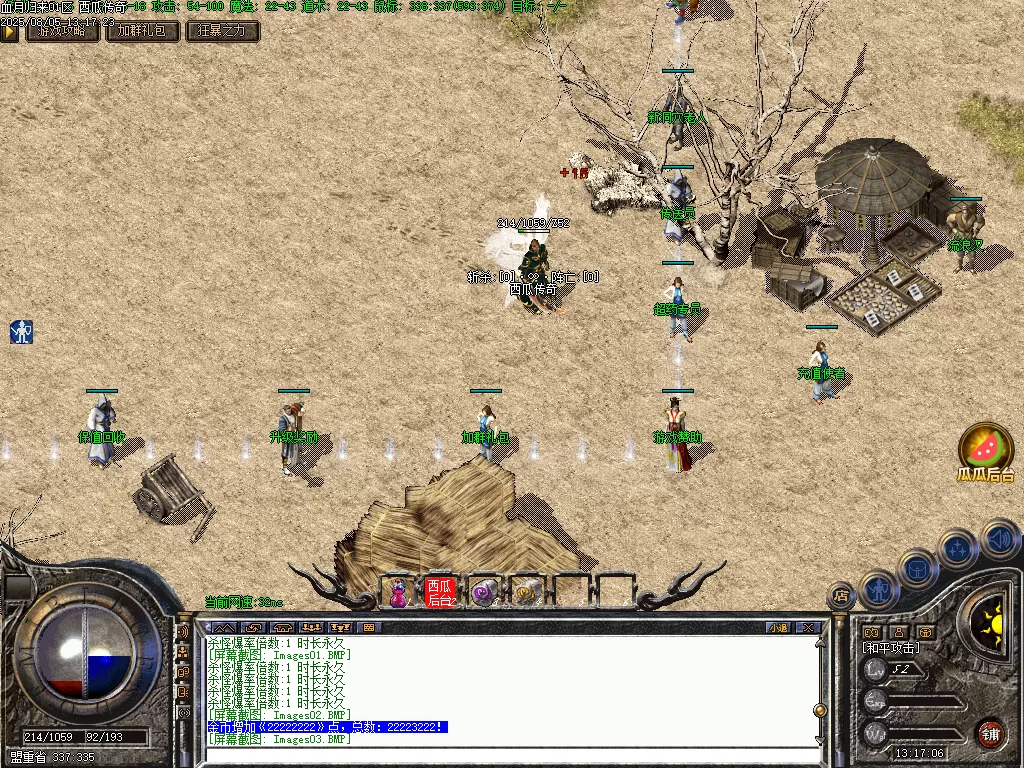Open the character equipment warrior icon
Viewport: 1024px width, 768px height.
click(877, 588)
